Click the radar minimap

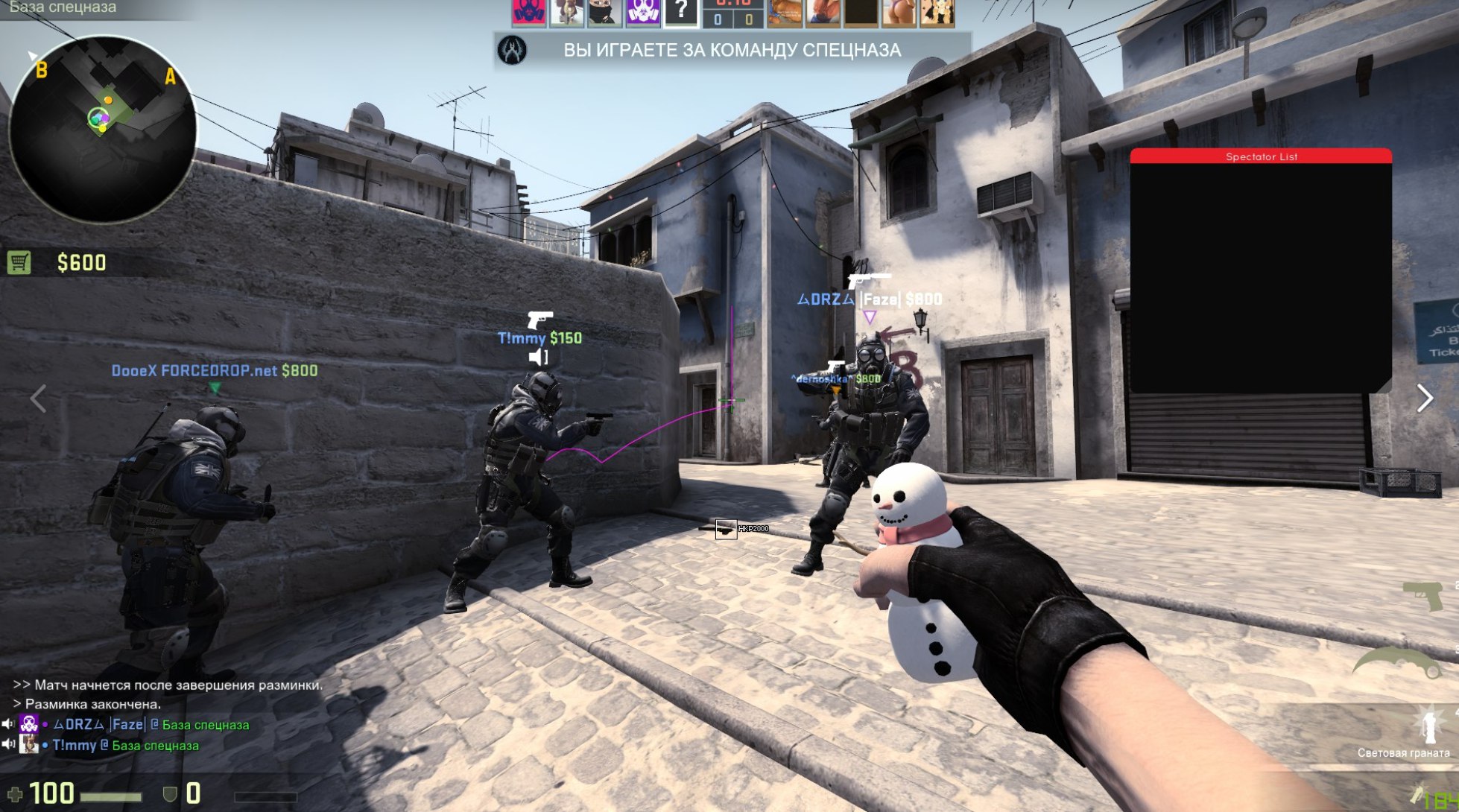pos(102,130)
